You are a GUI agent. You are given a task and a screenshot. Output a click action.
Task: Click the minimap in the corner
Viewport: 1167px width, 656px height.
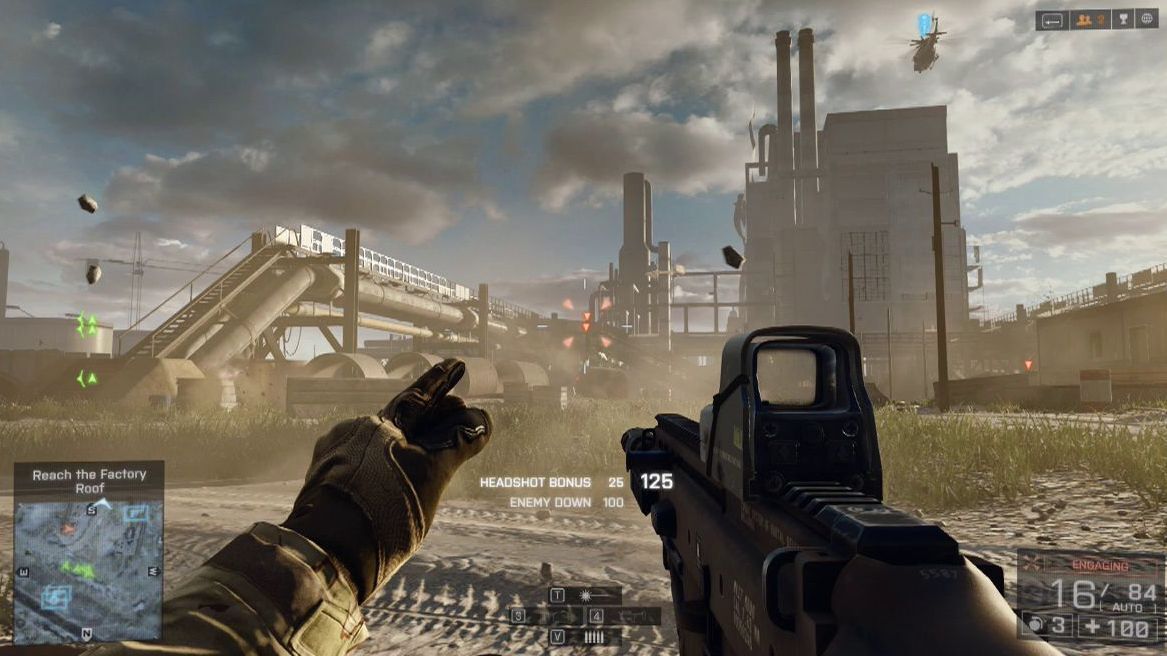click(88, 568)
